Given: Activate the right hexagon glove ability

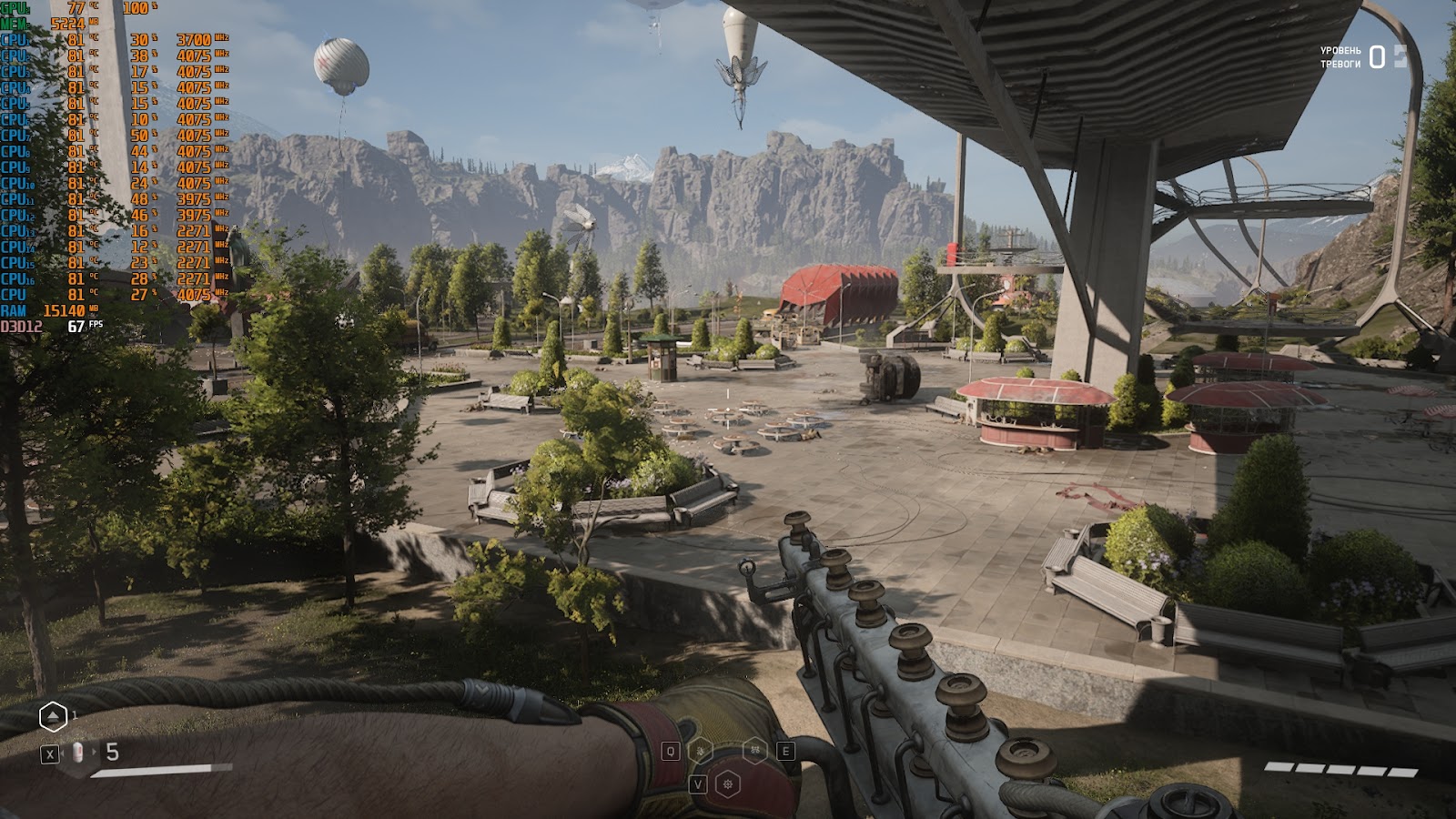Looking at the screenshot, I should pos(755,751).
